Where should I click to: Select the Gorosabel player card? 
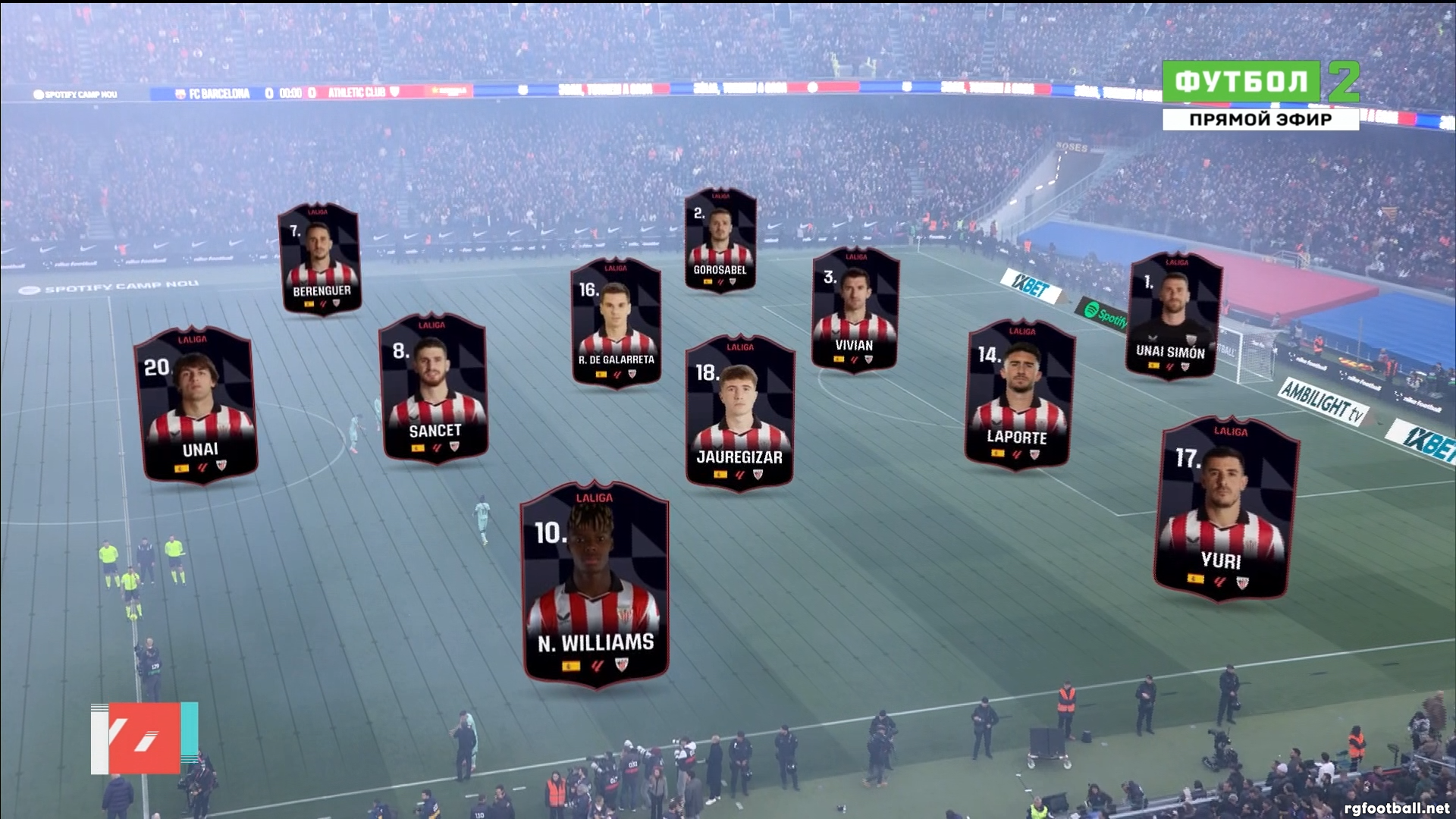pyautogui.click(x=720, y=240)
